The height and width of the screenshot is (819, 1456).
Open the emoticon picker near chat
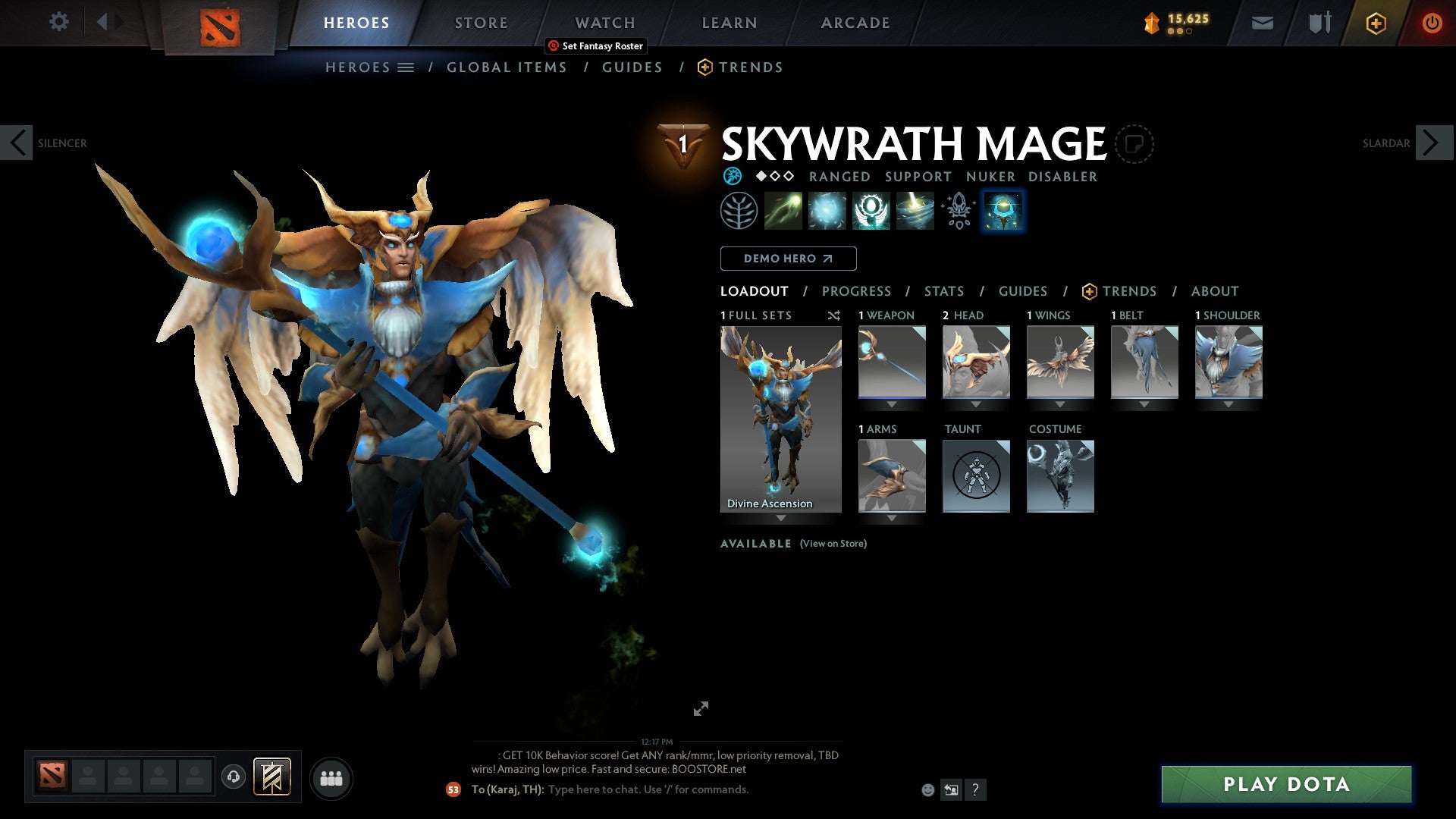coord(927,789)
